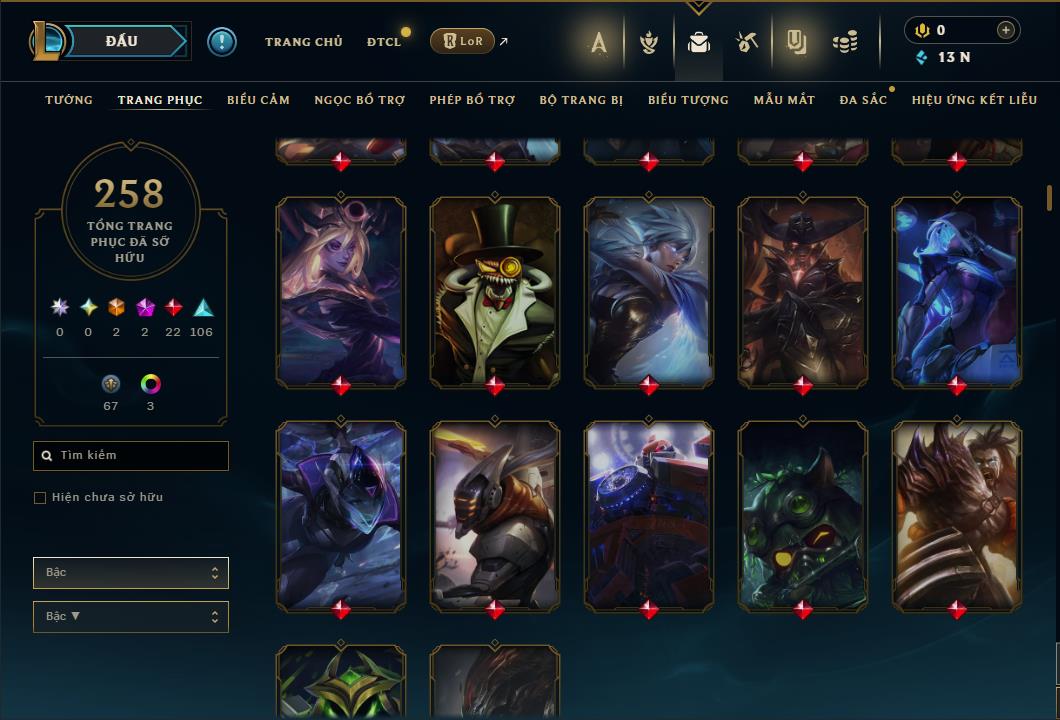
Task: Select the top hat monocle skin card
Action: click(495, 290)
